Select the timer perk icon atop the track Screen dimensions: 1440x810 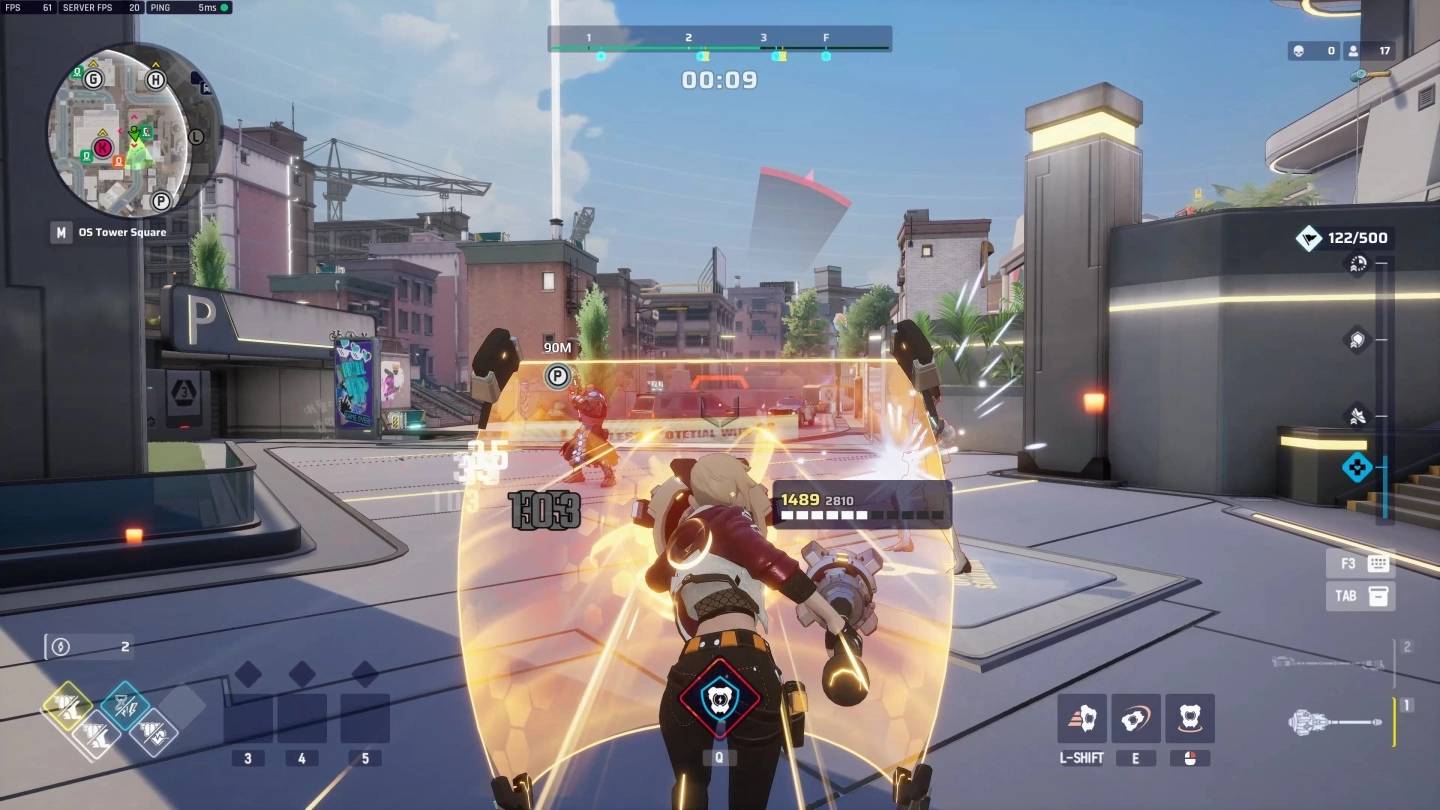pyautogui.click(x=1357, y=264)
